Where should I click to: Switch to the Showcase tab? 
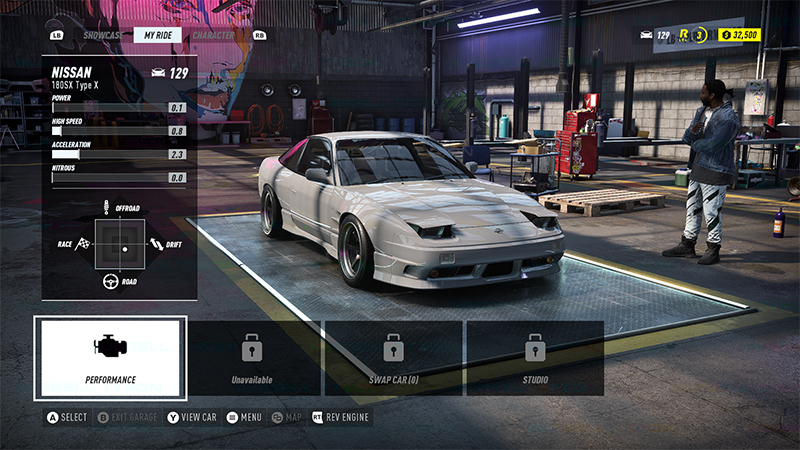103,35
